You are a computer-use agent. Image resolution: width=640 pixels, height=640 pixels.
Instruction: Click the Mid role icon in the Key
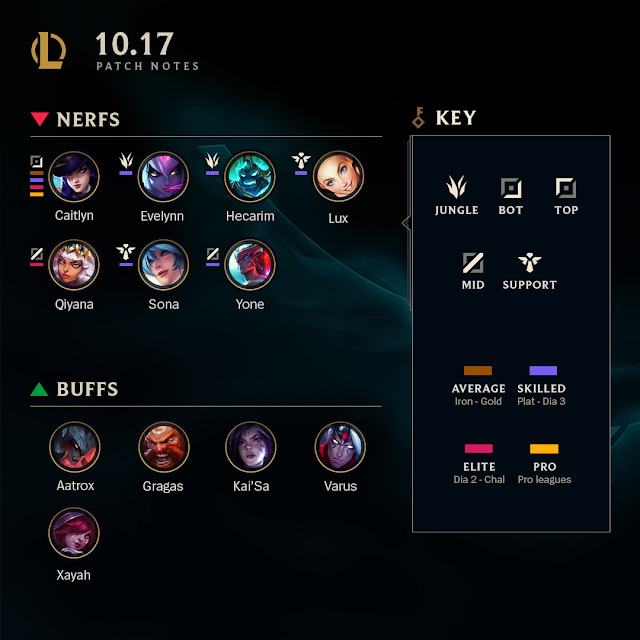(x=473, y=262)
